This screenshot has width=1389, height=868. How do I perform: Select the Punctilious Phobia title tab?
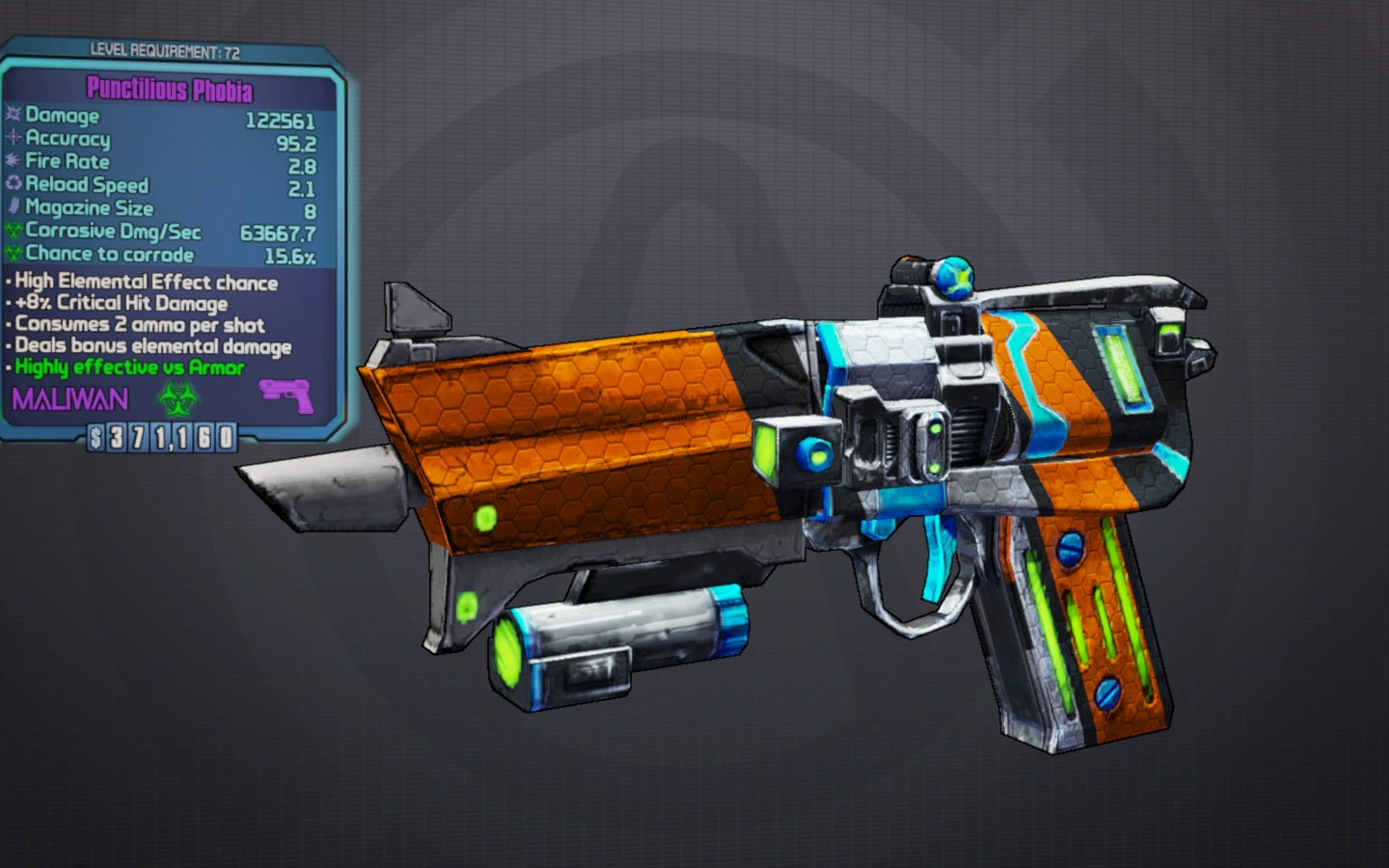tap(170, 88)
